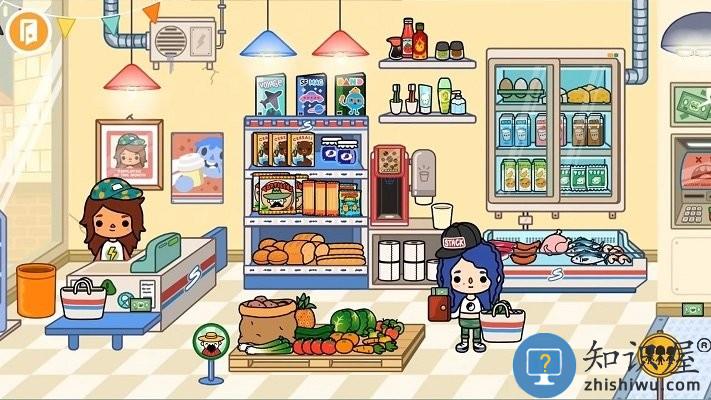Tap the orange exit door button
Image resolution: width=711 pixels, height=400 pixels.
29,29
